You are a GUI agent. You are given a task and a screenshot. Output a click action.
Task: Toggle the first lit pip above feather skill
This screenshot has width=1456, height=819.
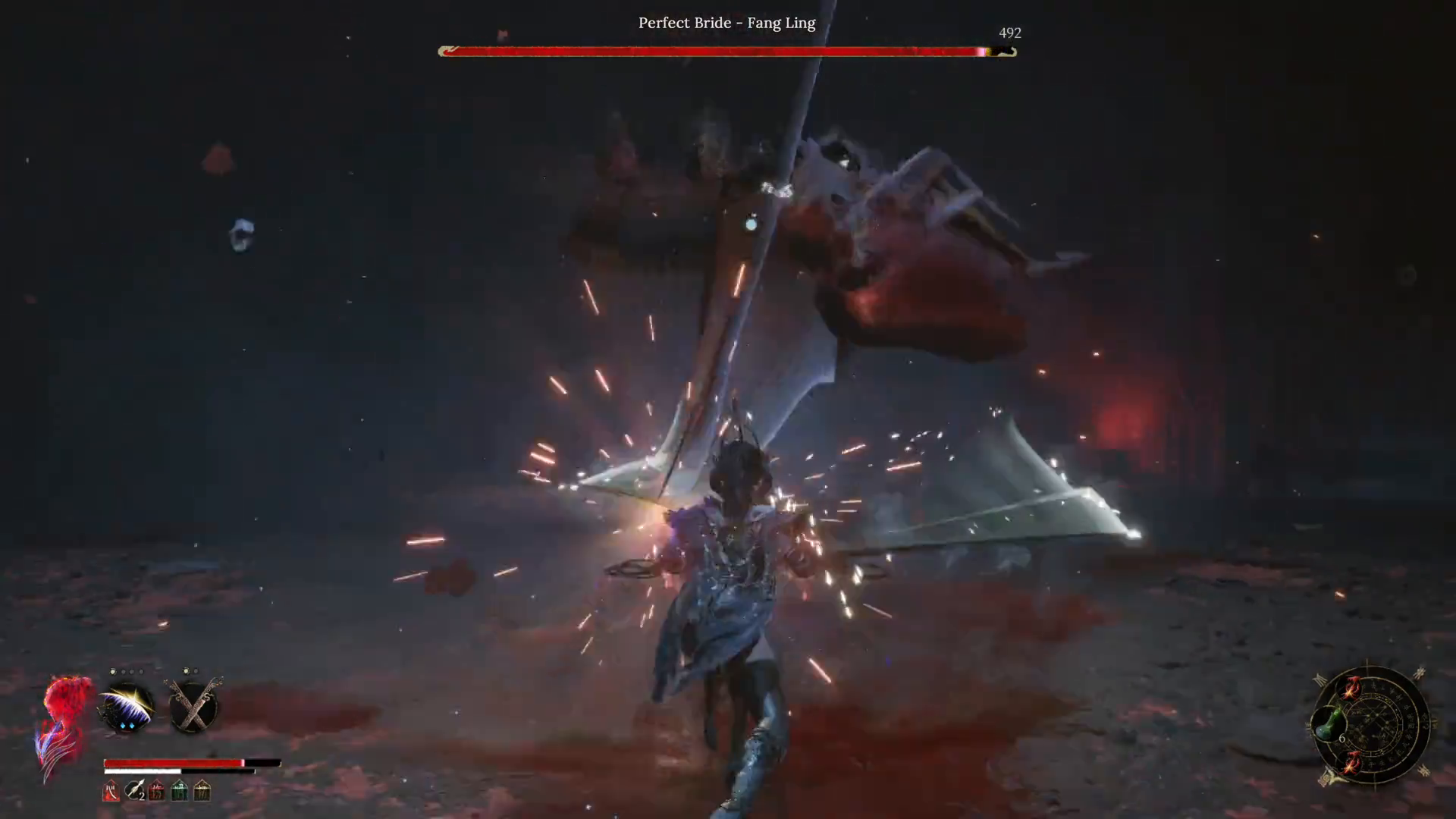tap(113, 671)
